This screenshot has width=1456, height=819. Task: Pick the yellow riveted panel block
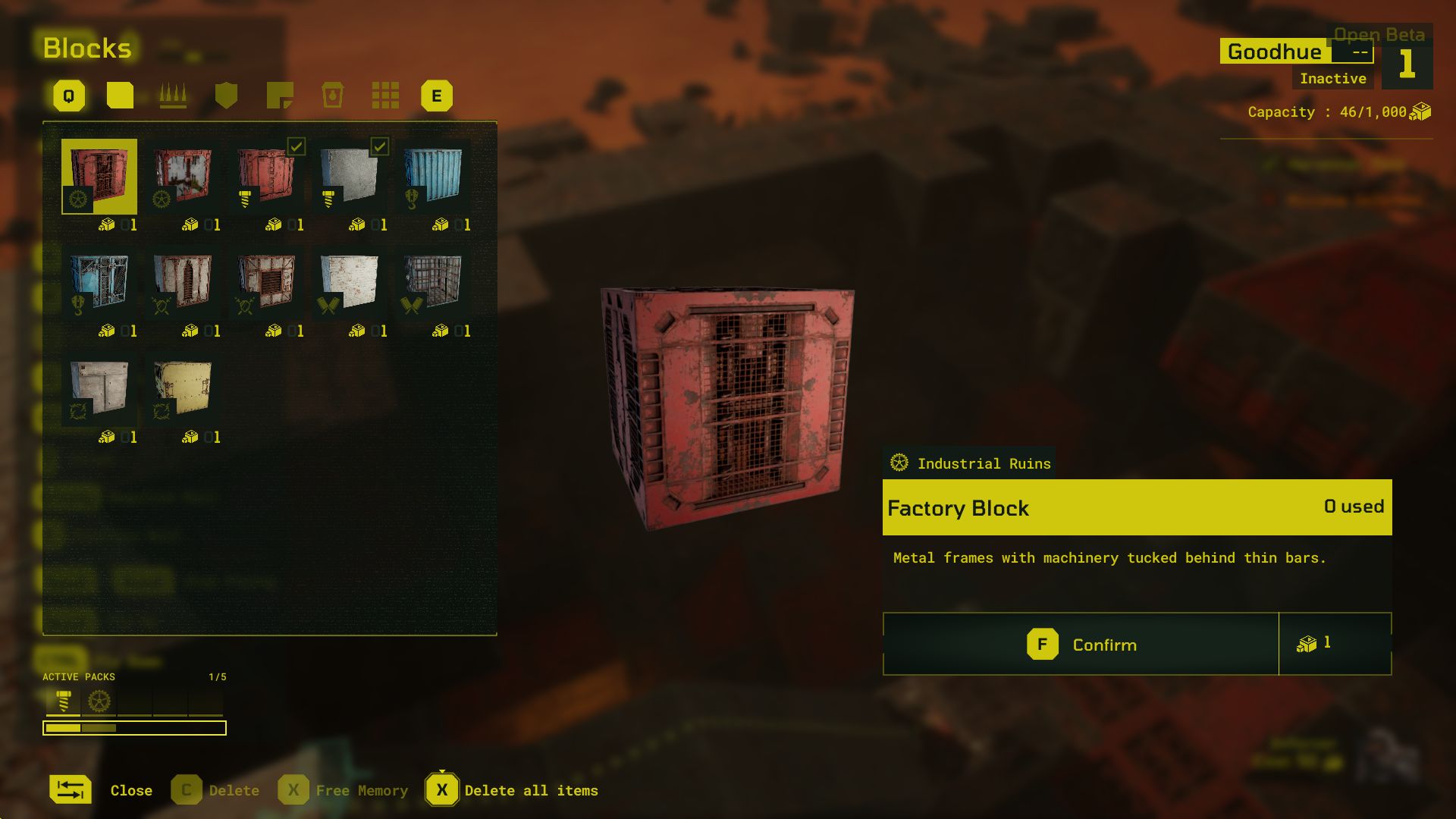pos(183,388)
